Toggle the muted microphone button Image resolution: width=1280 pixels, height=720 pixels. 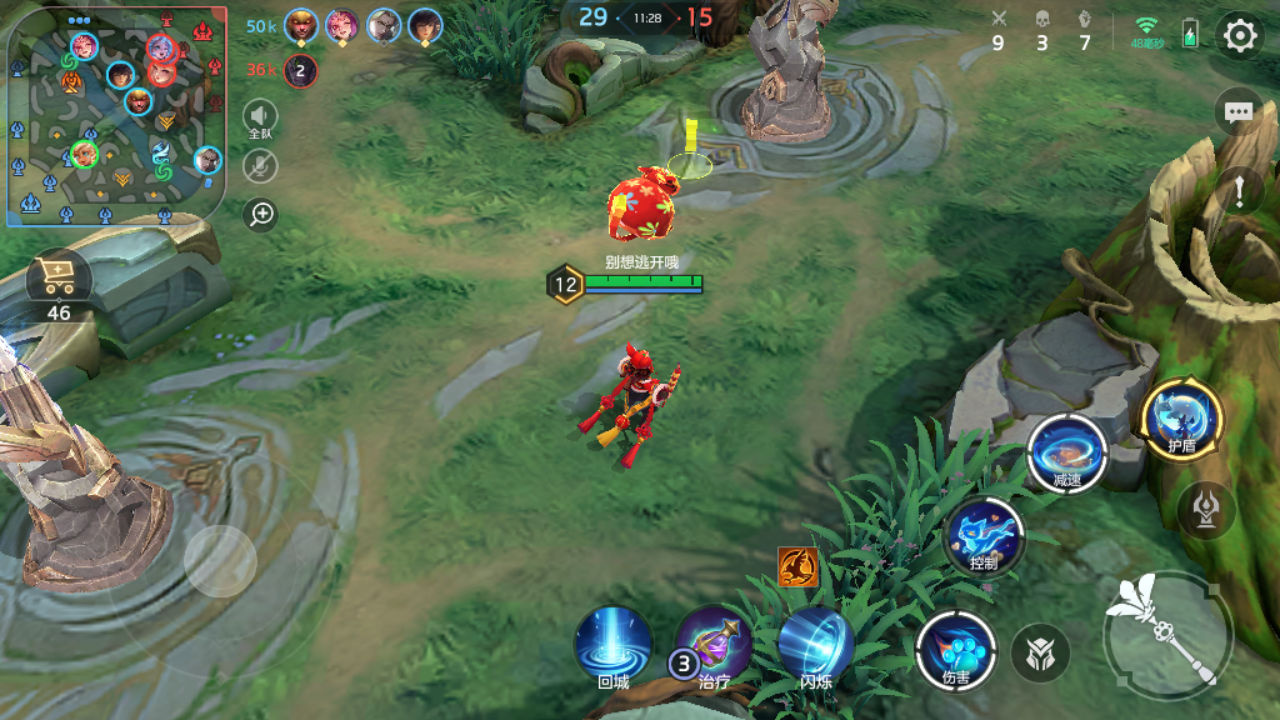point(260,166)
